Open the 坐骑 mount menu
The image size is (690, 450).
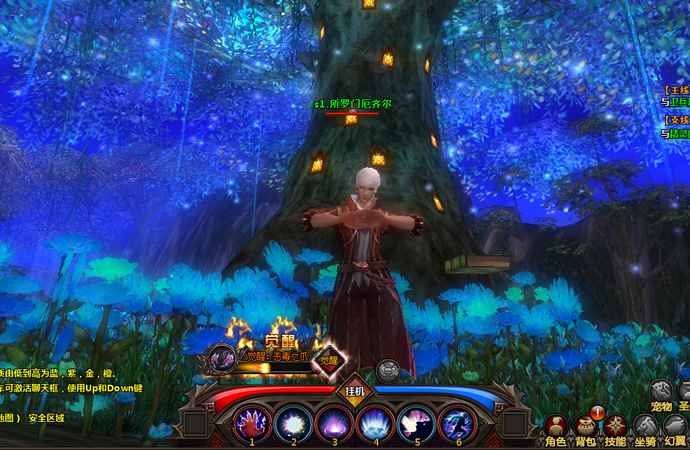pos(645,427)
